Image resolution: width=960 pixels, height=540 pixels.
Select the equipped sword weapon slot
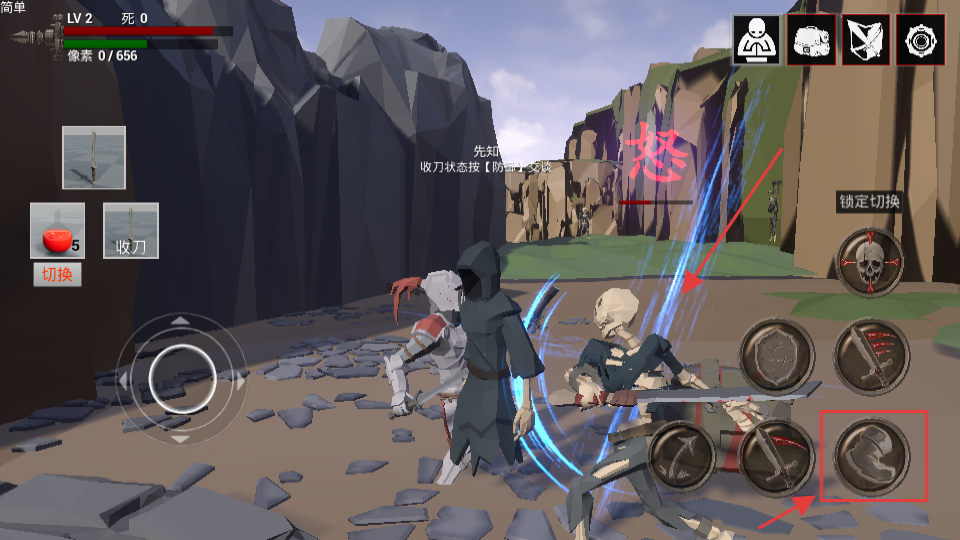94,158
